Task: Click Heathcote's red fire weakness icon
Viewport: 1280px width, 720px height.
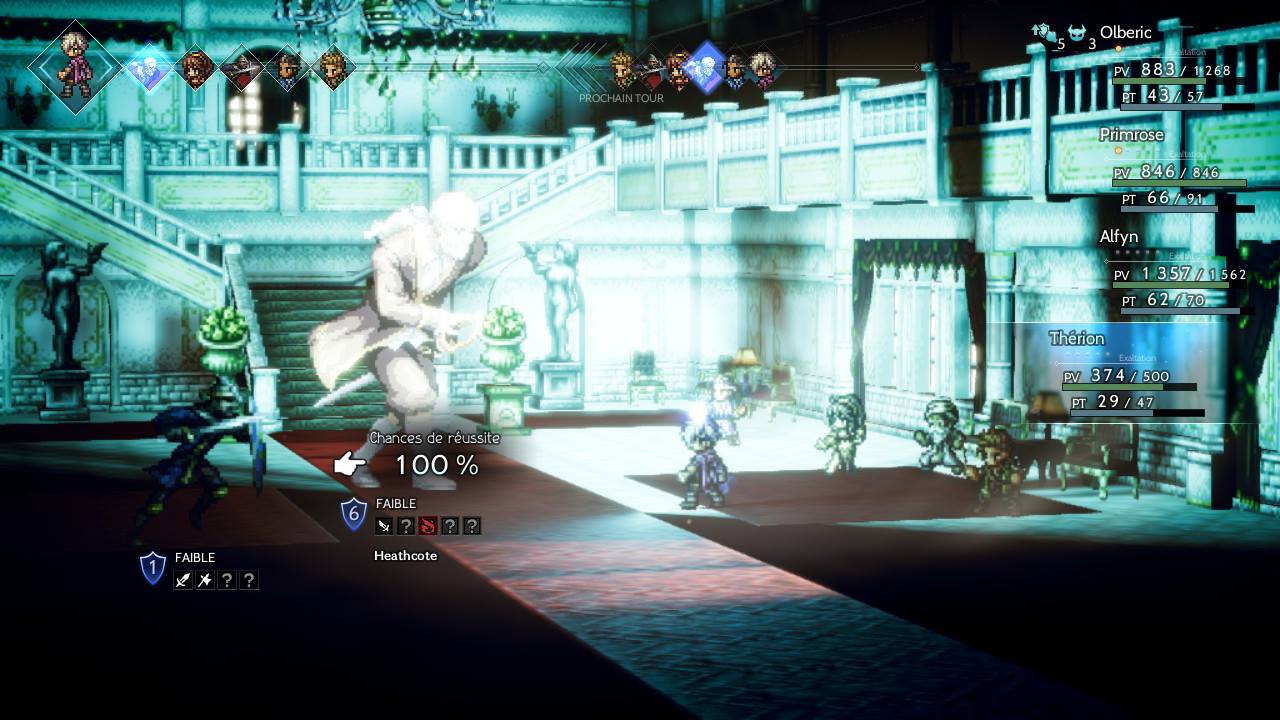Action: [428, 526]
